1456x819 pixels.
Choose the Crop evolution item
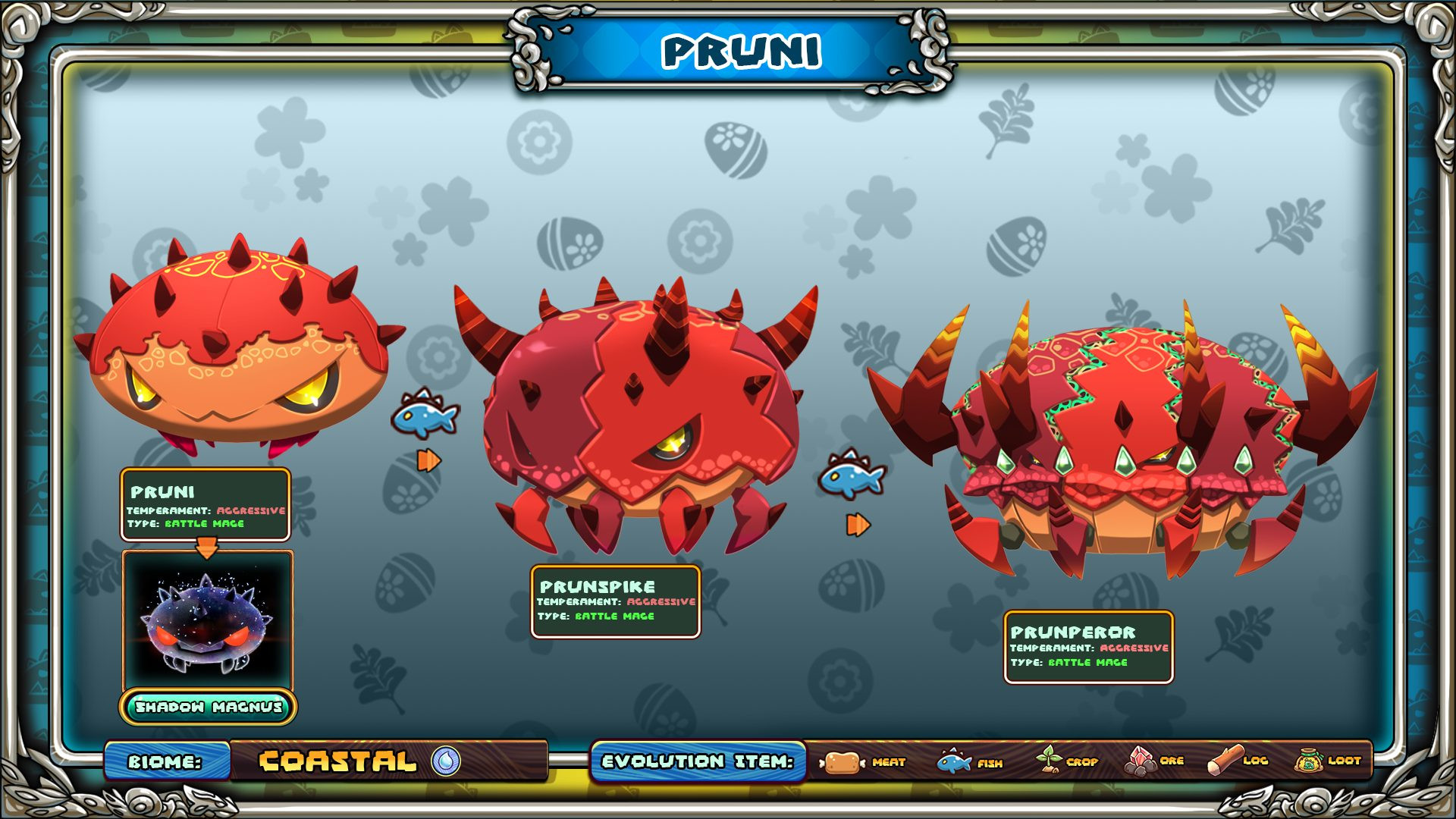[x=1067, y=761]
